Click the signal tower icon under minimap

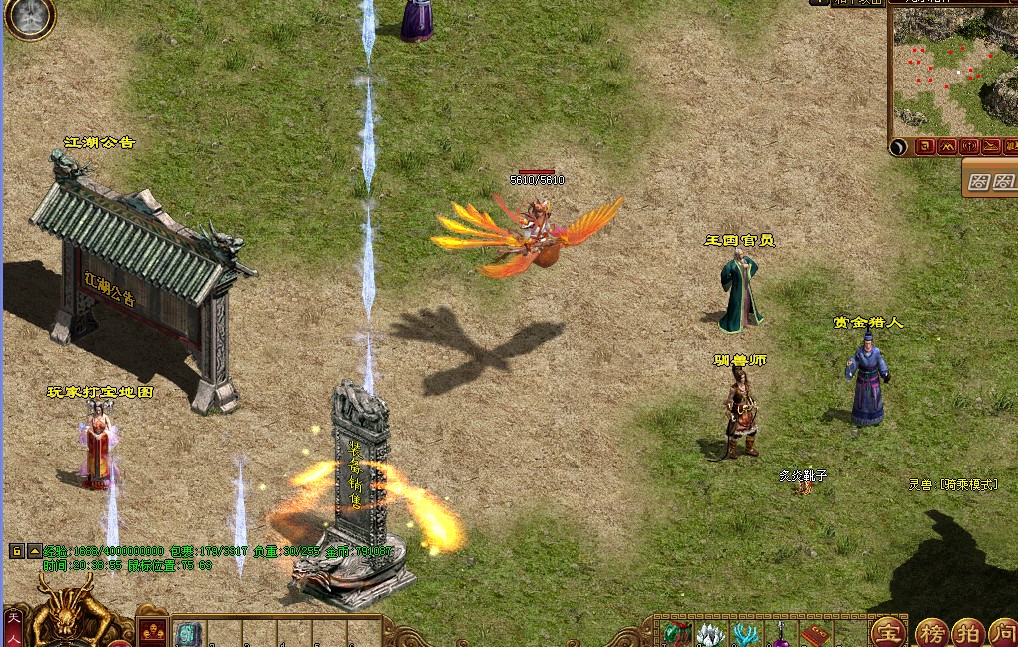point(969,146)
